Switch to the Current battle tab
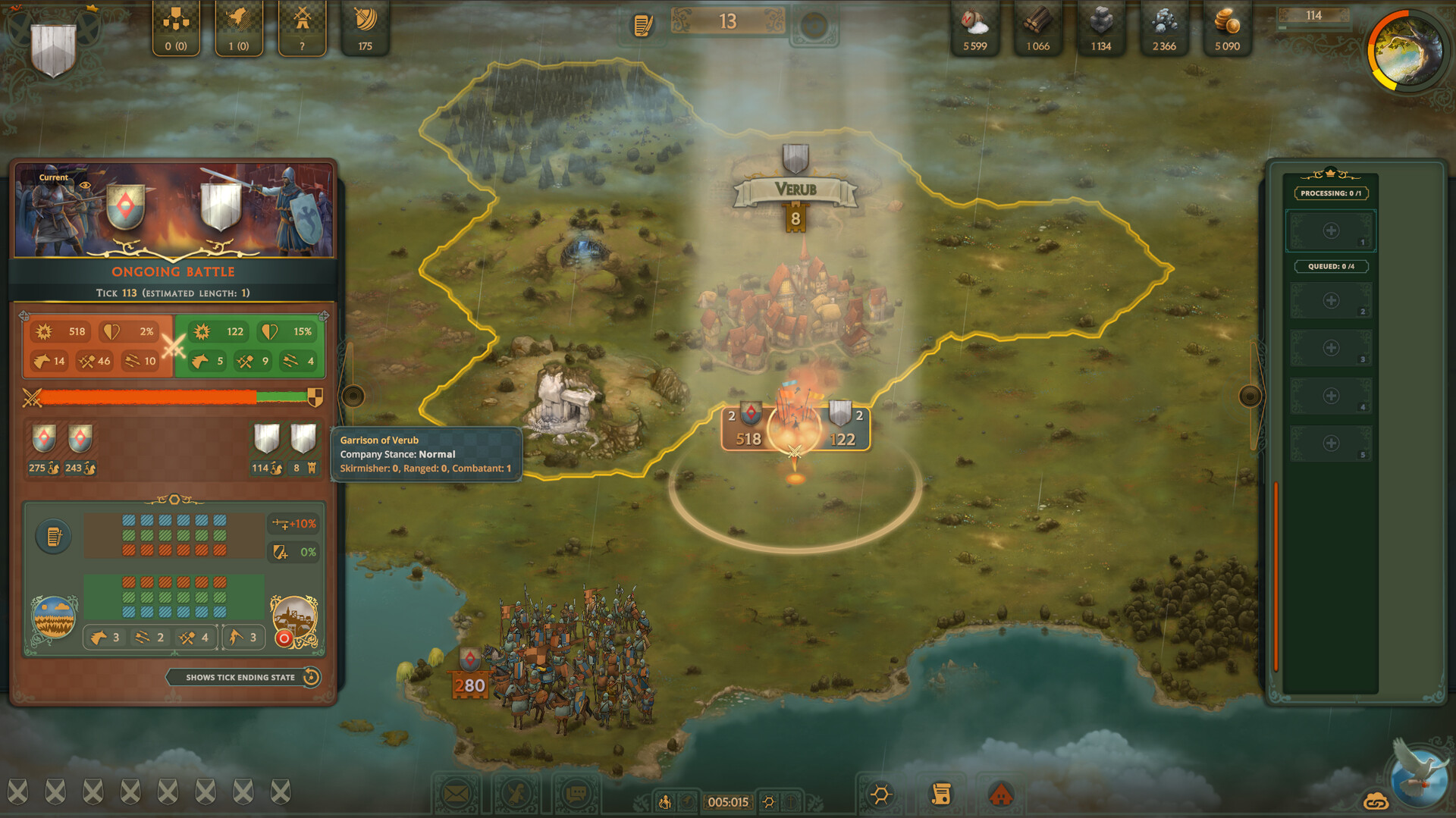This screenshot has width=1456, height=818. 53,177
